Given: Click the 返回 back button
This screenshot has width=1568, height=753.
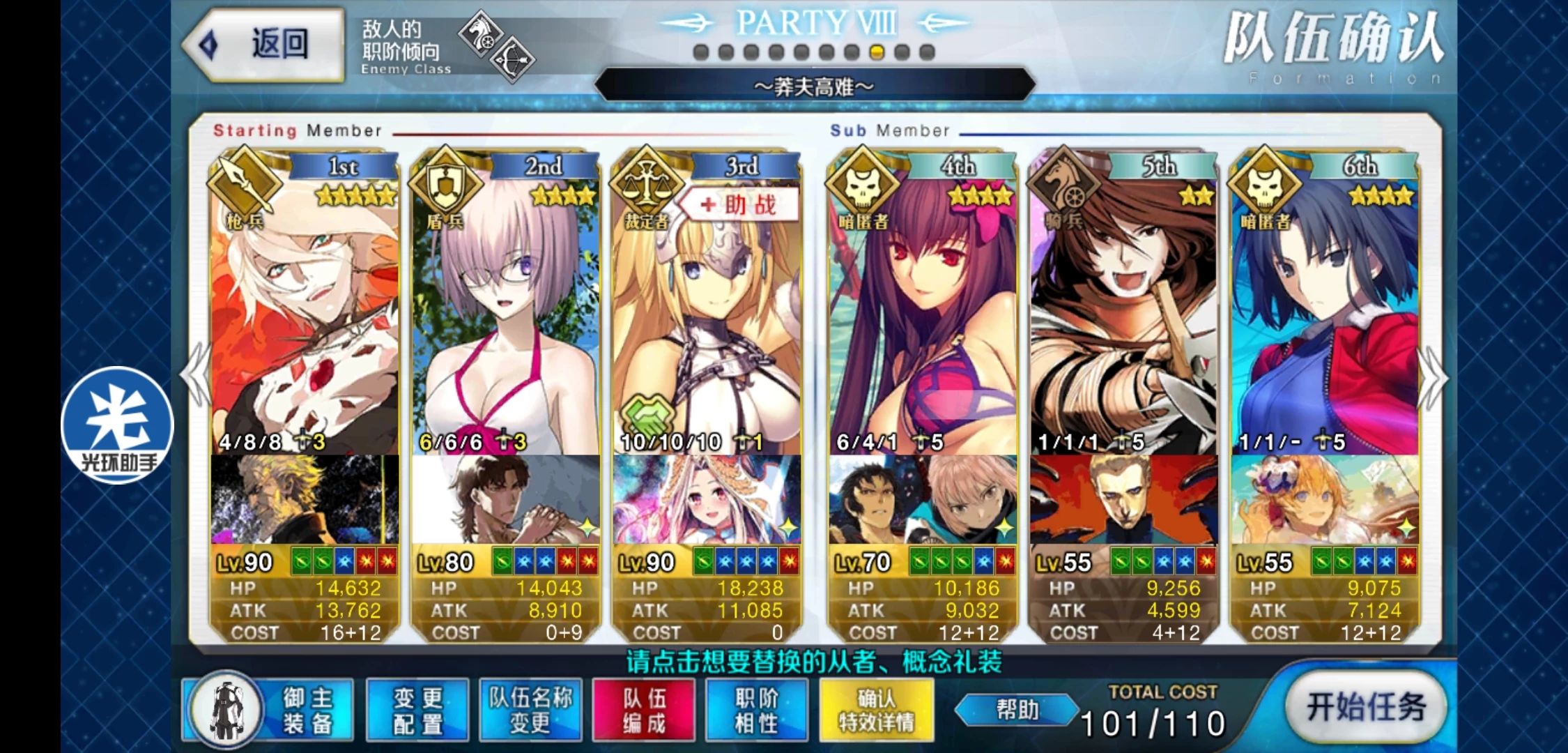Looking at the screenshot, I should [265, 45].
